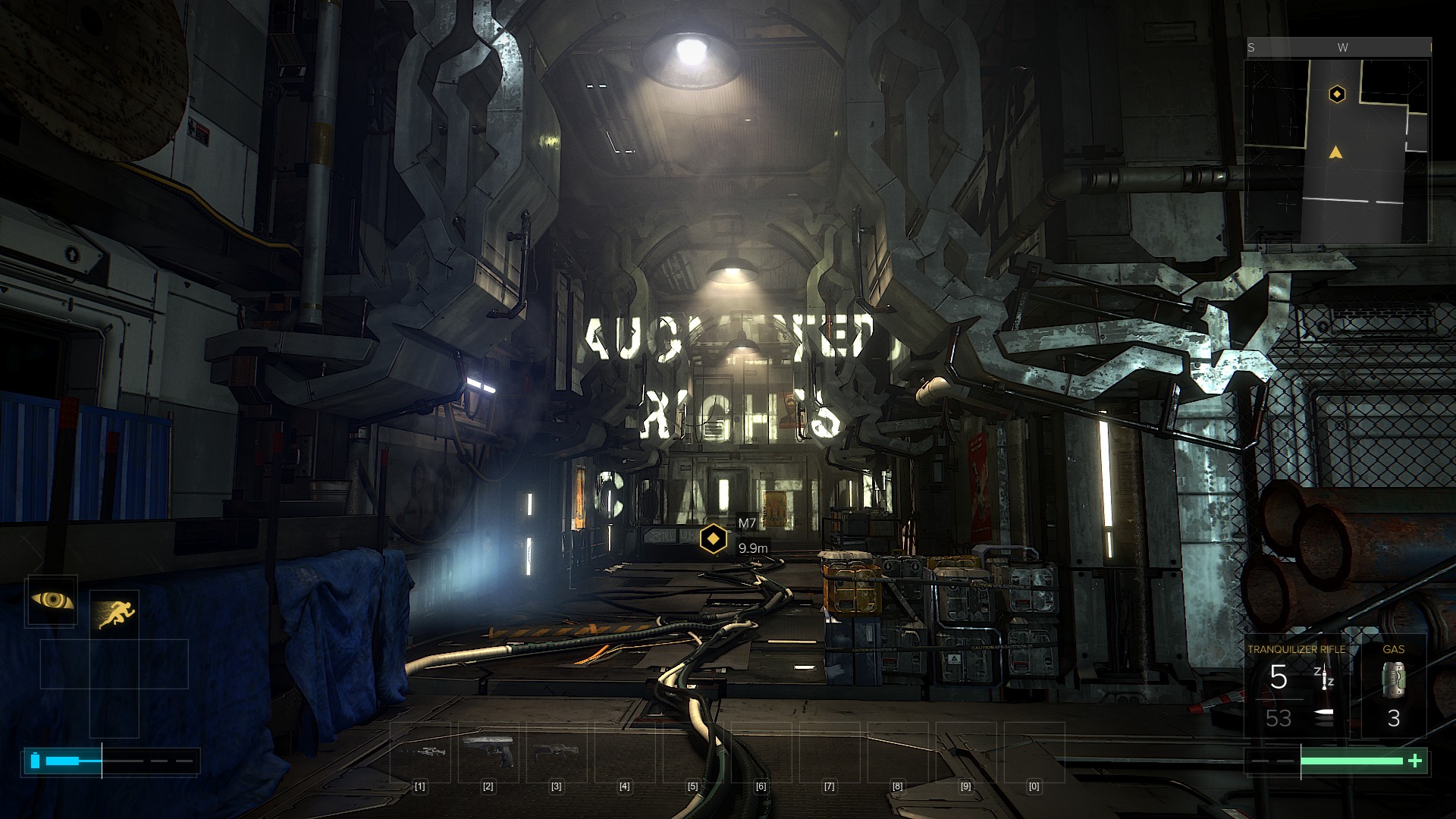Select the M7 objective waypoint marker
Viewport: 1456px width, 819px height.
click(713, 538)
